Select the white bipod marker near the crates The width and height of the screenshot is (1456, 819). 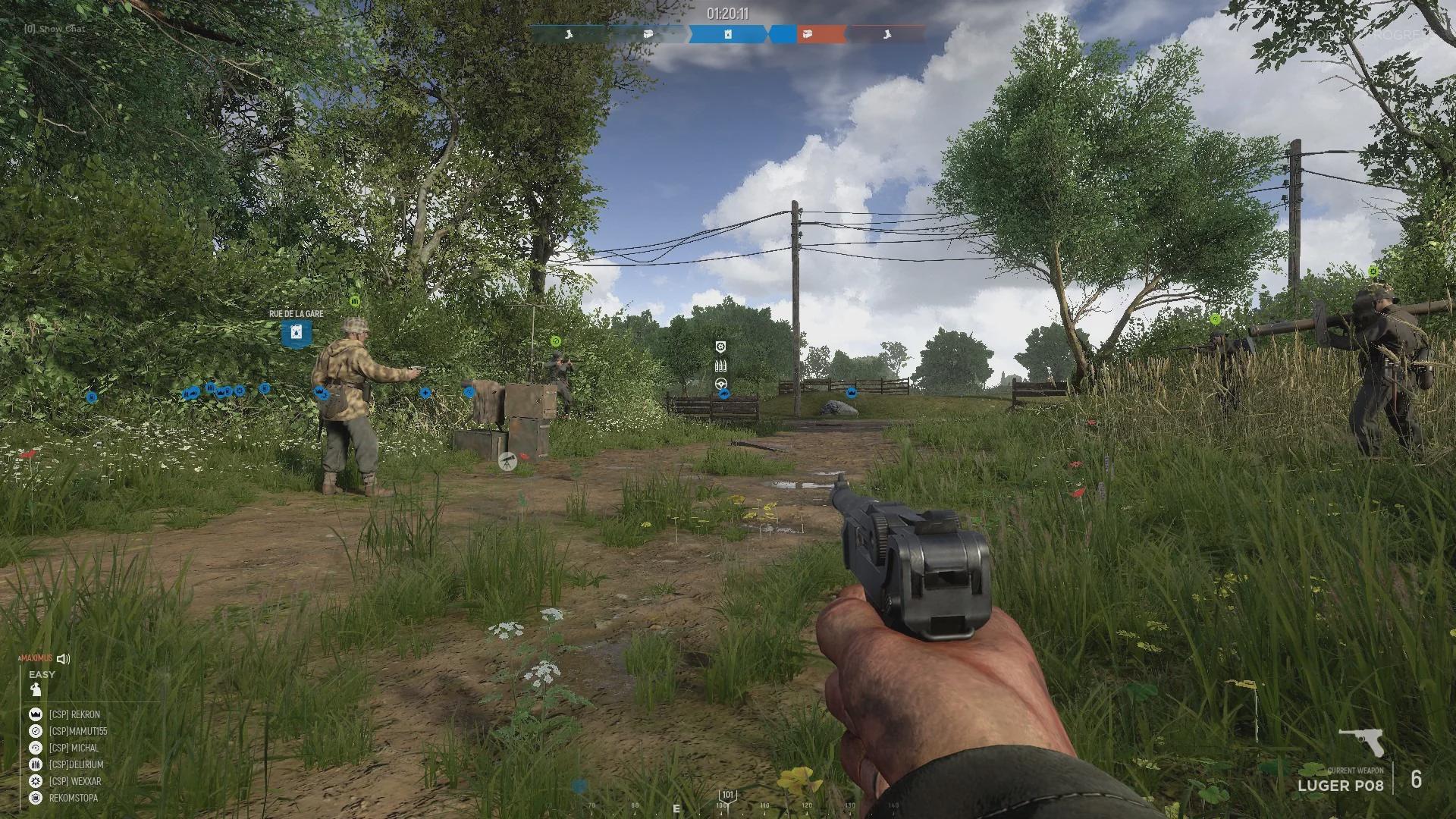click(507, 460)
